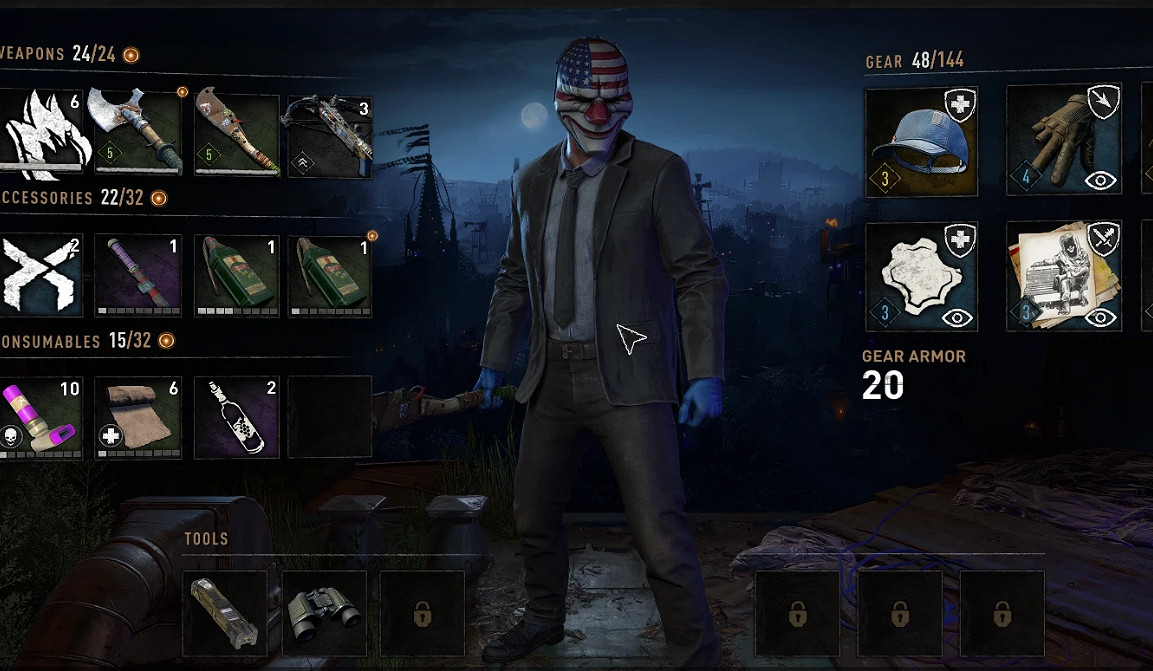
Task: Pick the bottle consumable on purple background
Action: pos(235,418)
